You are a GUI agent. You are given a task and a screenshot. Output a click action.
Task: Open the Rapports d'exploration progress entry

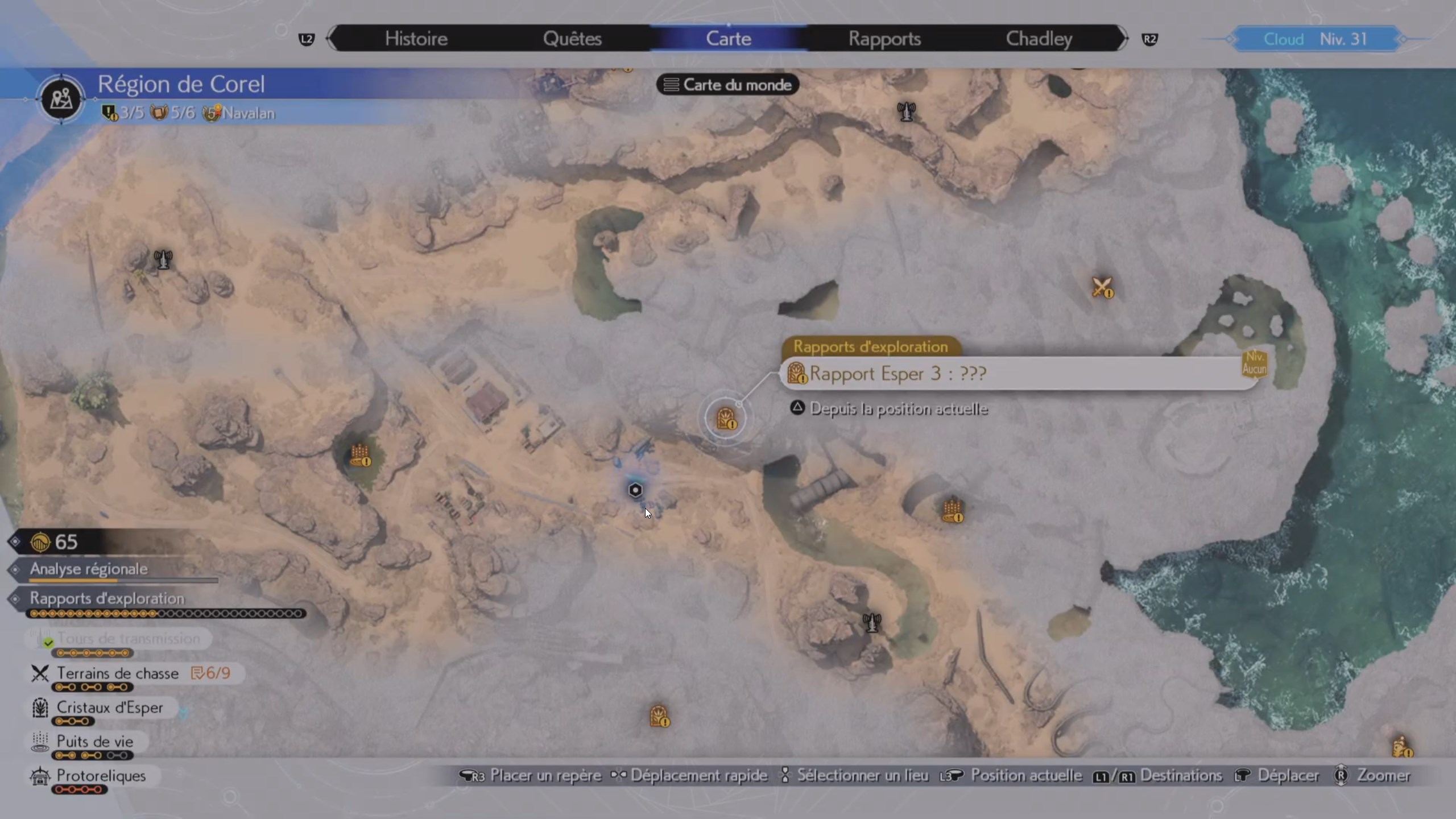107,598
